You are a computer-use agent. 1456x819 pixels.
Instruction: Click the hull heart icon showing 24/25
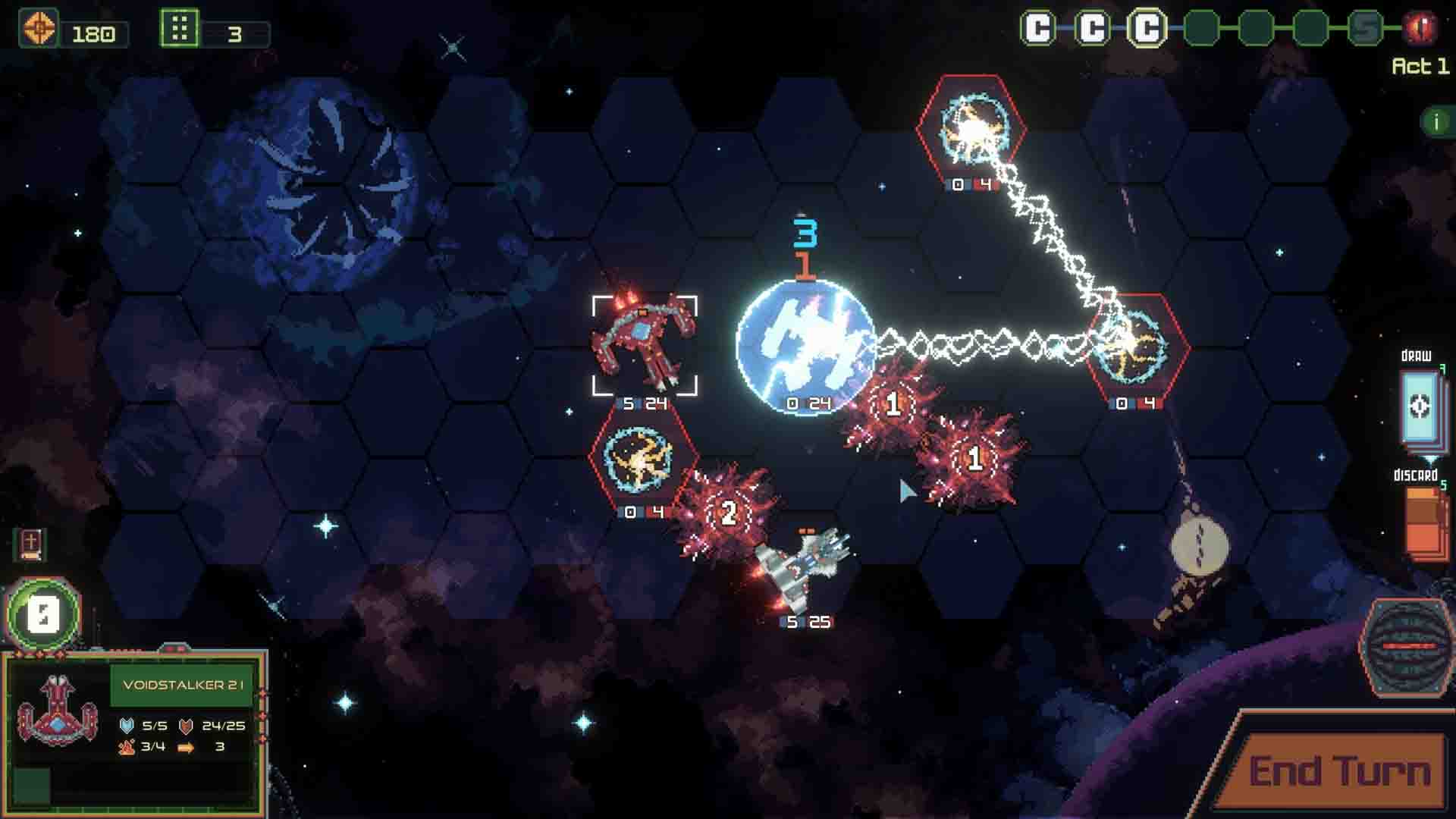tap(184, 724)
